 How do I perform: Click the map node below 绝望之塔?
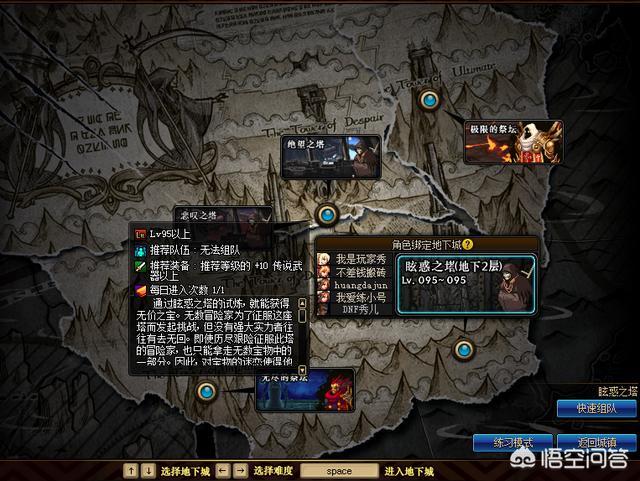pos(327,213)
